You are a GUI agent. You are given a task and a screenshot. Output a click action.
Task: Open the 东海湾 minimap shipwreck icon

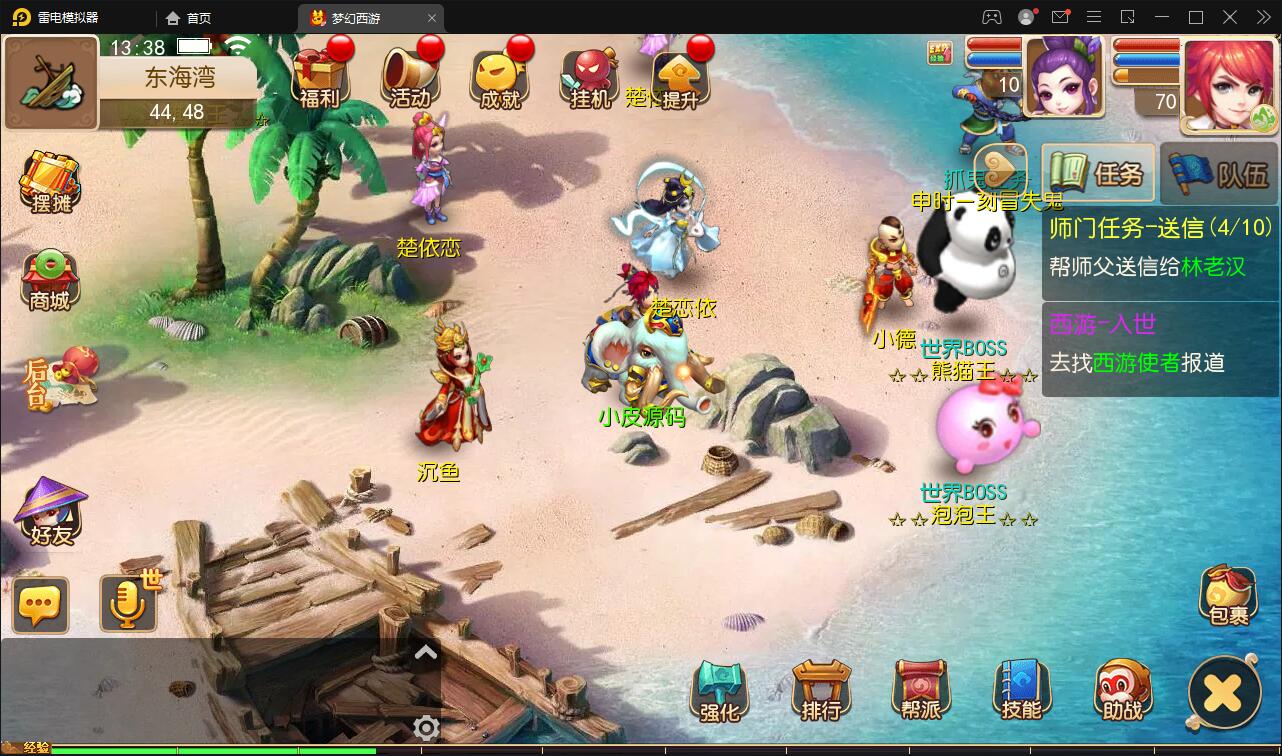50,83
